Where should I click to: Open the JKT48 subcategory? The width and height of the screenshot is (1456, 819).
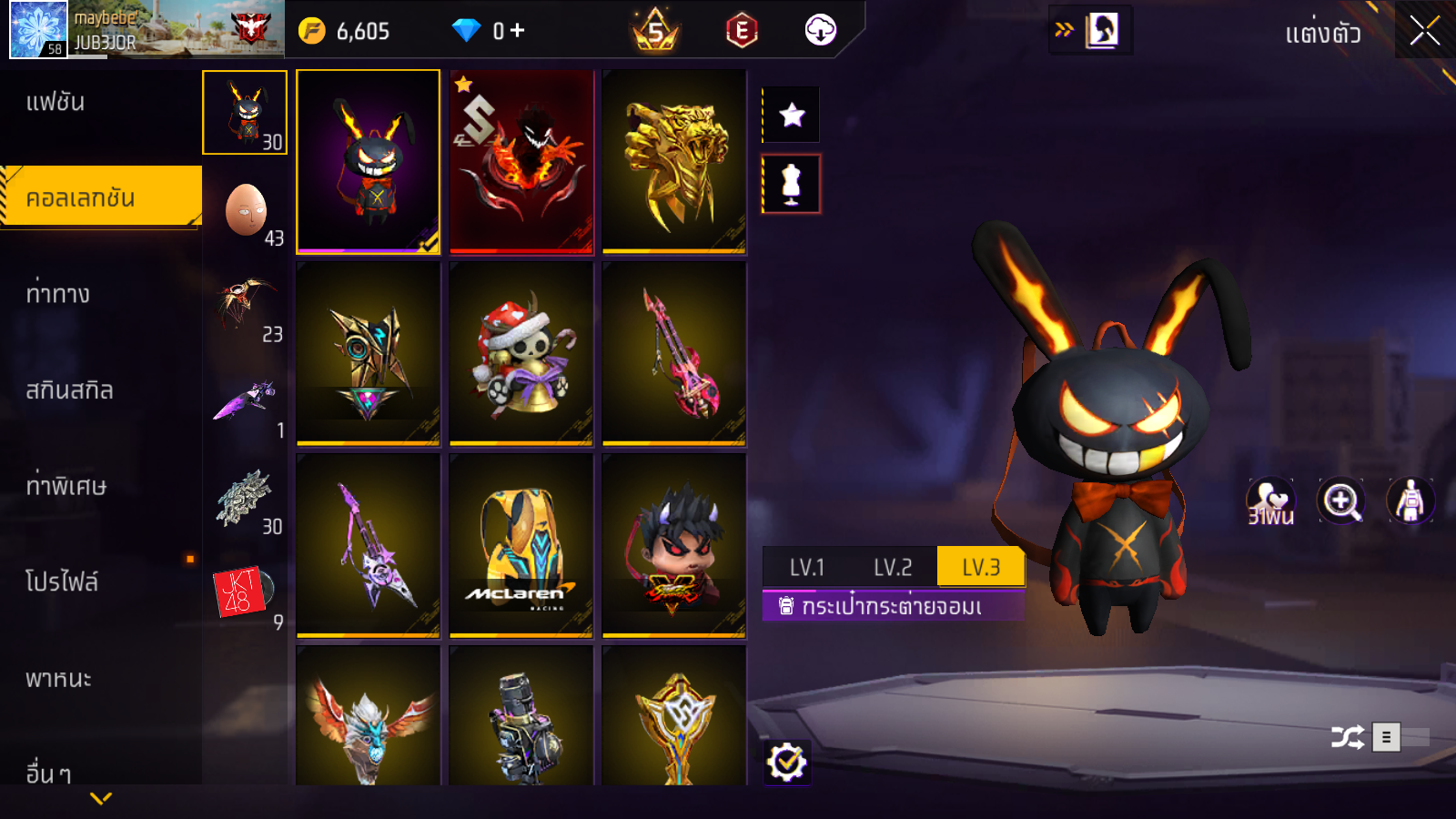click(242, 593)
